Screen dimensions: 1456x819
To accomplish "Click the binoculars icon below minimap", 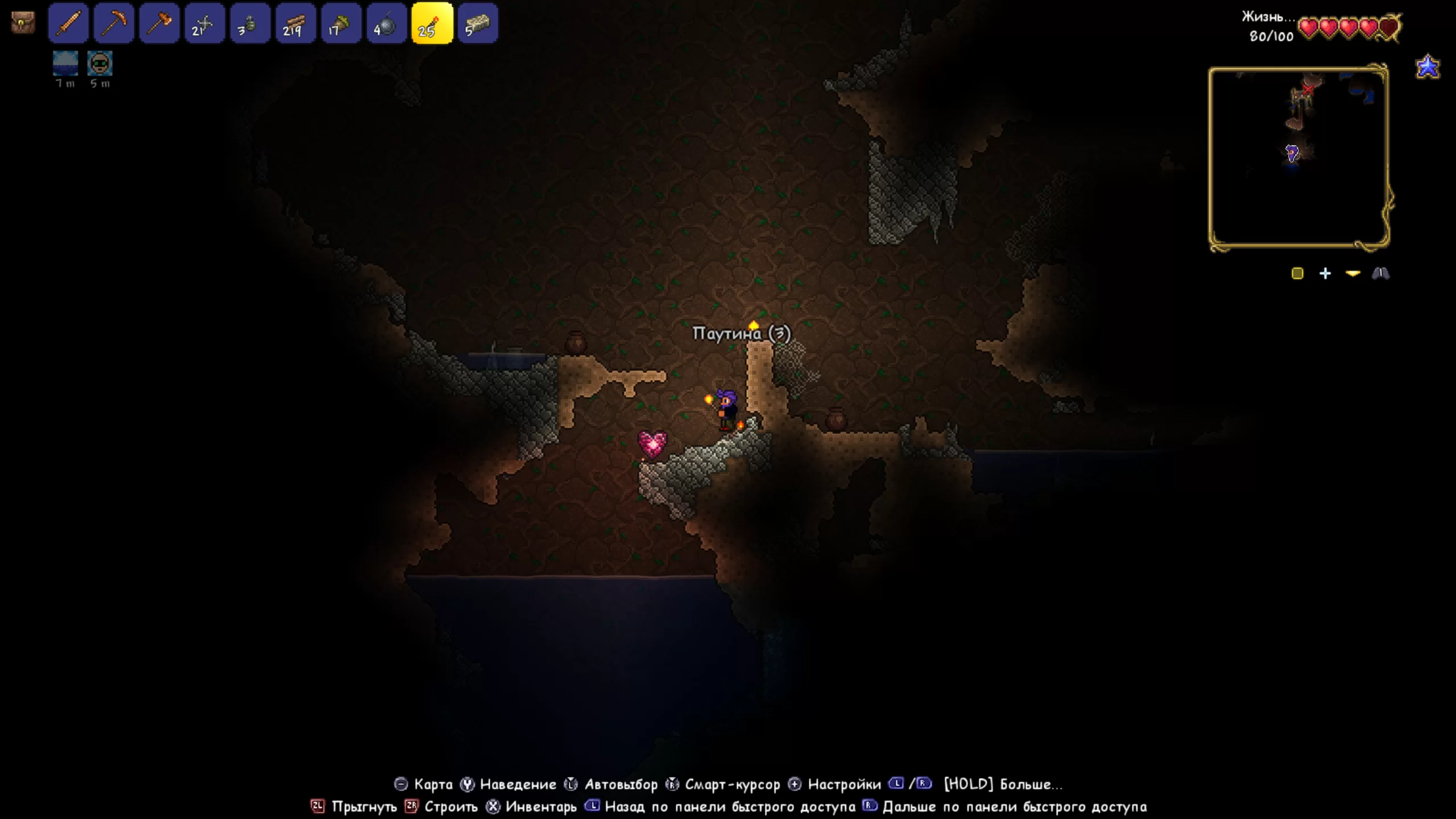I will point(1380,274).
